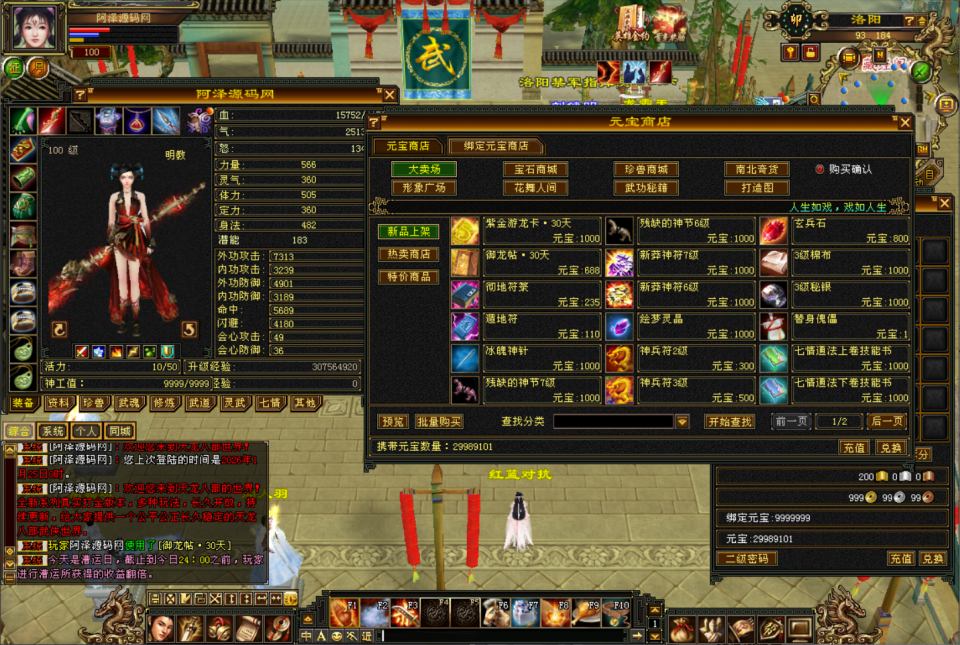
Task: Choose the 武功秘籍 category
Action: pyautogui.click(x=646, y=188)
